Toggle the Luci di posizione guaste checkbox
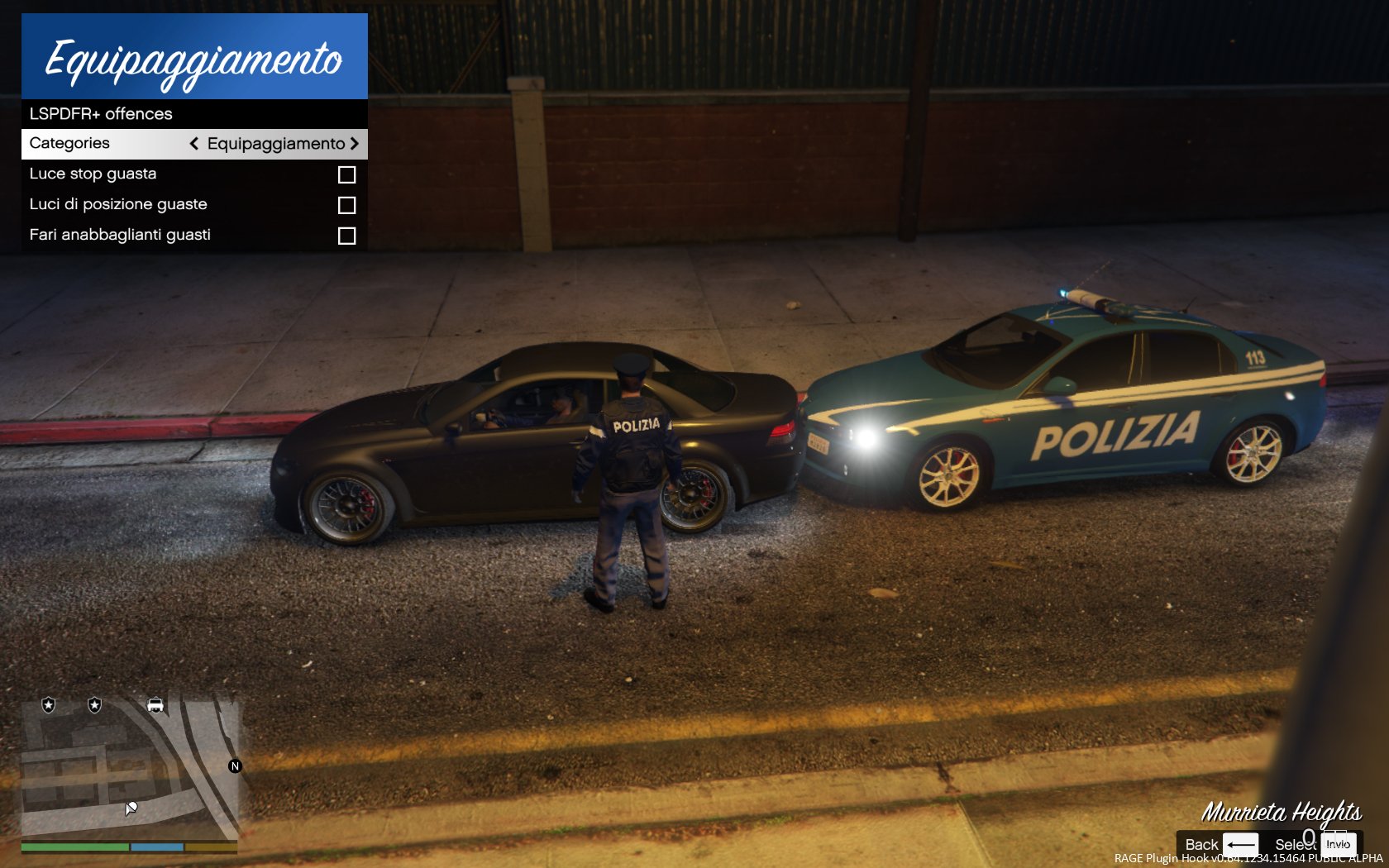1389x868 pixels. (347, 205)
